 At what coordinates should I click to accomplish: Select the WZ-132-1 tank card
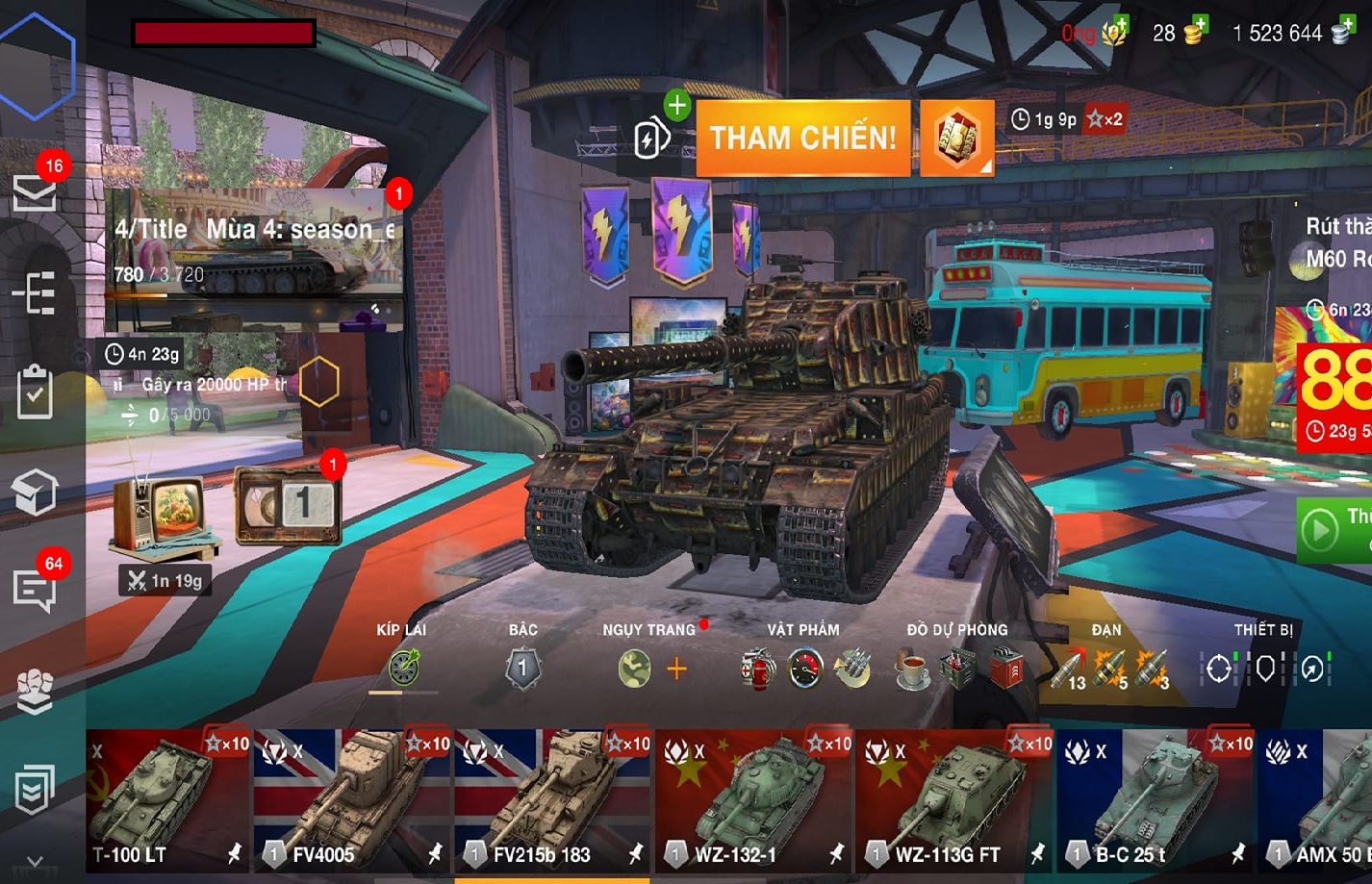(x=753, y=801)
